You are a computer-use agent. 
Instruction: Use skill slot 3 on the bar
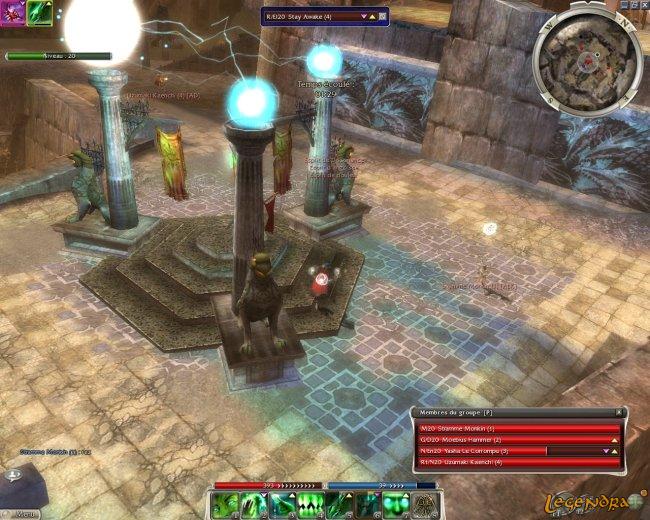click(280, 505)
